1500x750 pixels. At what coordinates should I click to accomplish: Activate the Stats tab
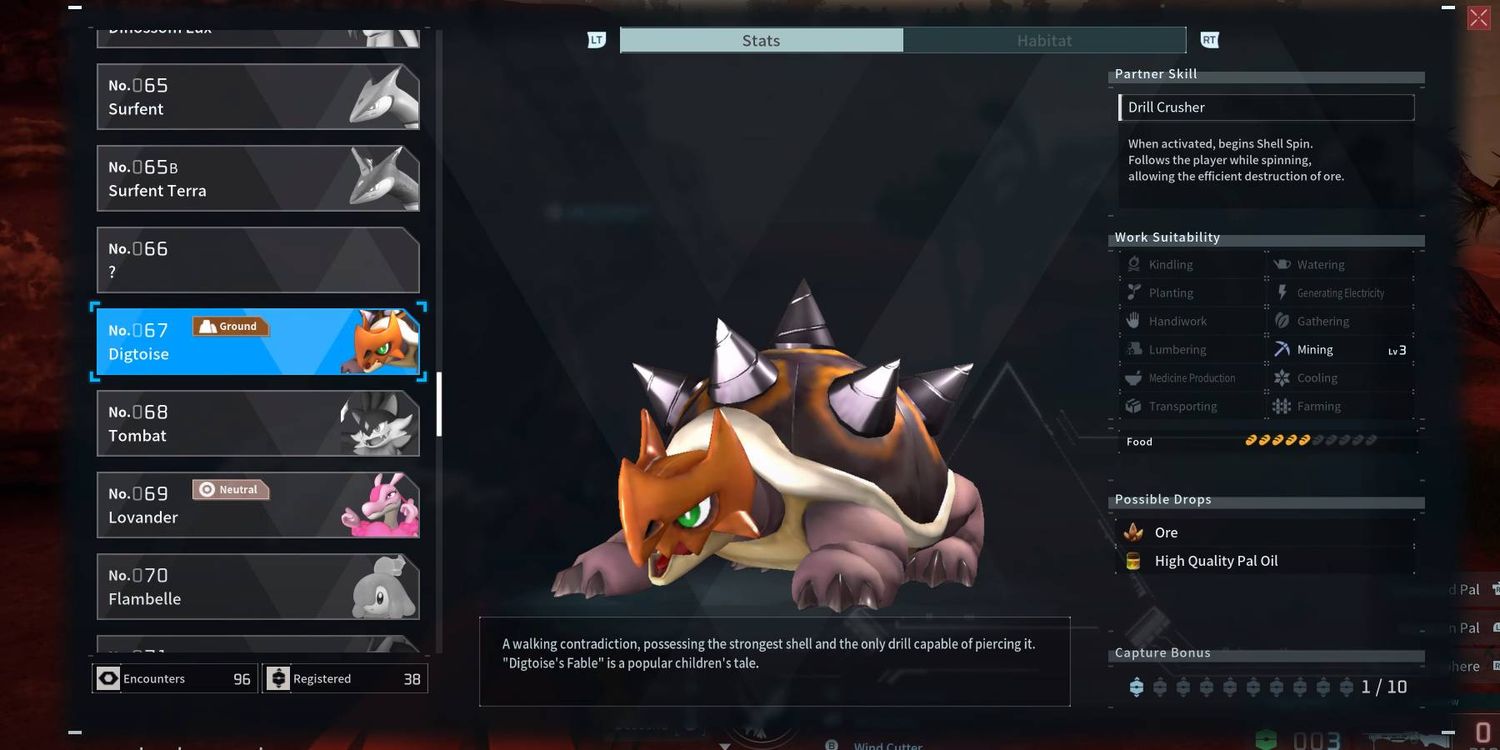[x=761, y=41]
